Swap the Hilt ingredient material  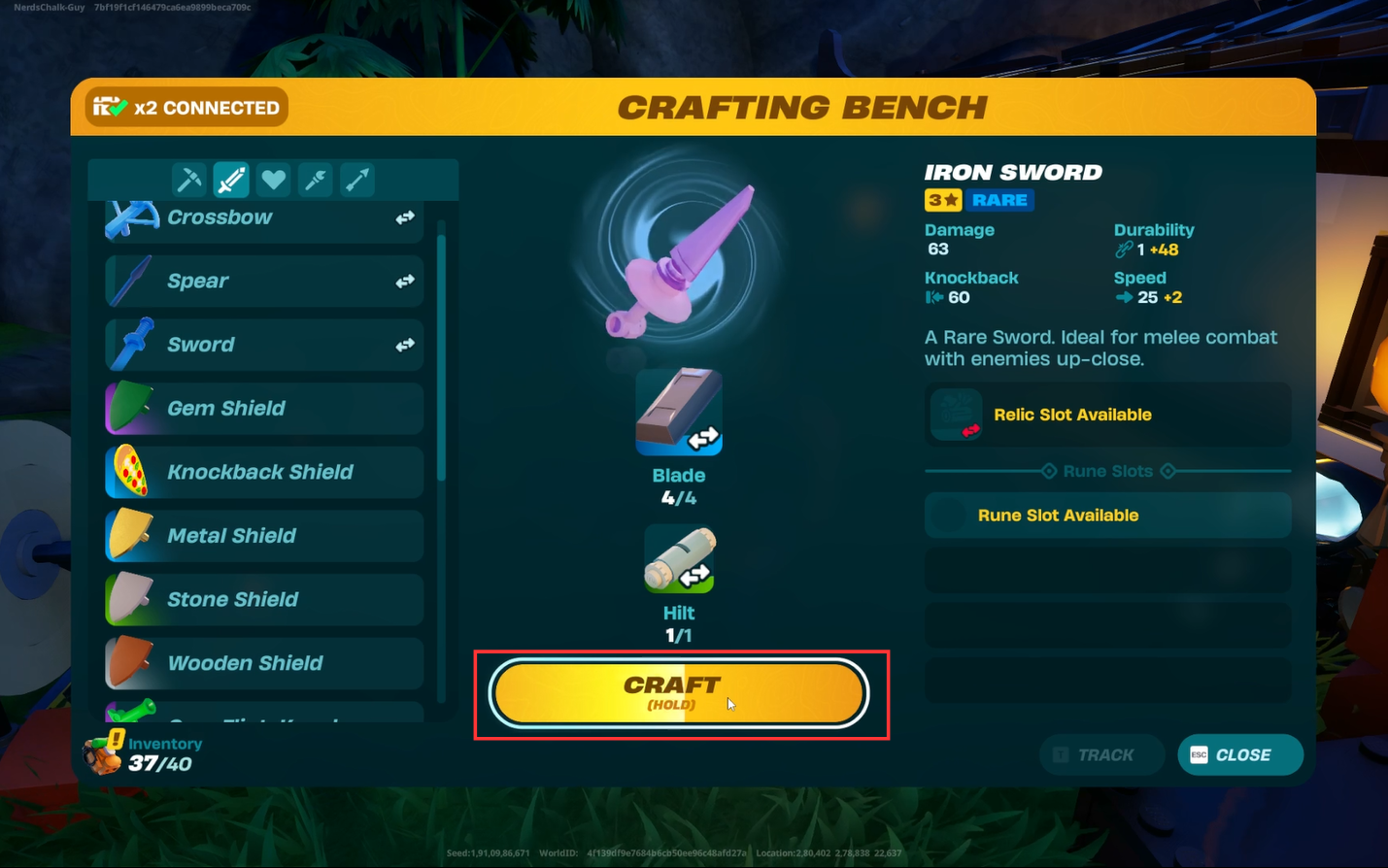679,560
